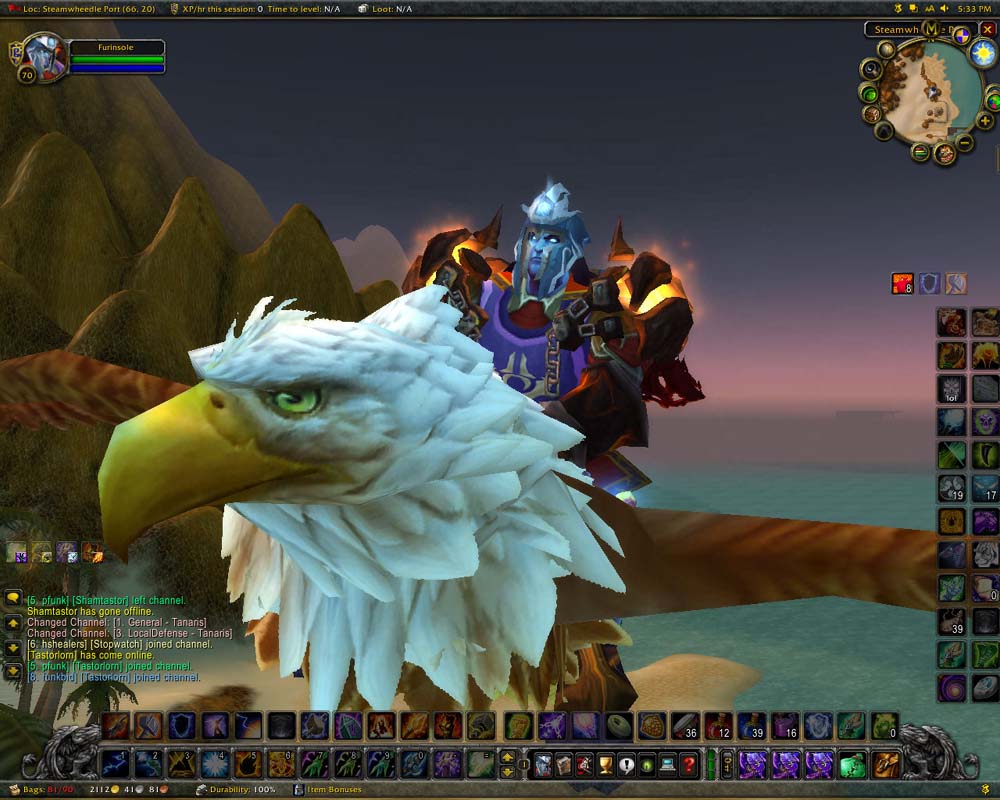The width and height of the screenshot is (1000, 800).
Task: Zoom in the minimap with the plus button
Action: pos(985,121)
